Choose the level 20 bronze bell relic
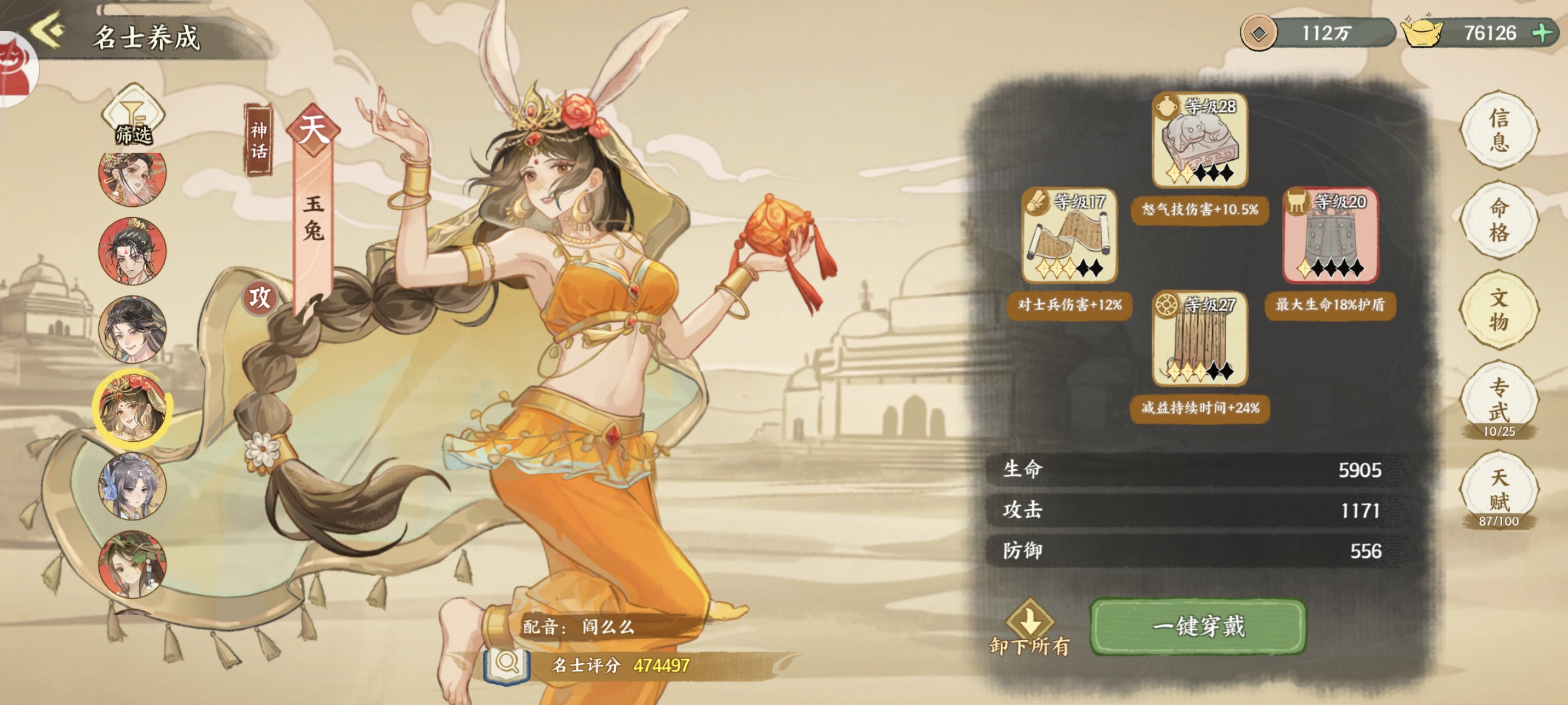 click(1330, 236)
